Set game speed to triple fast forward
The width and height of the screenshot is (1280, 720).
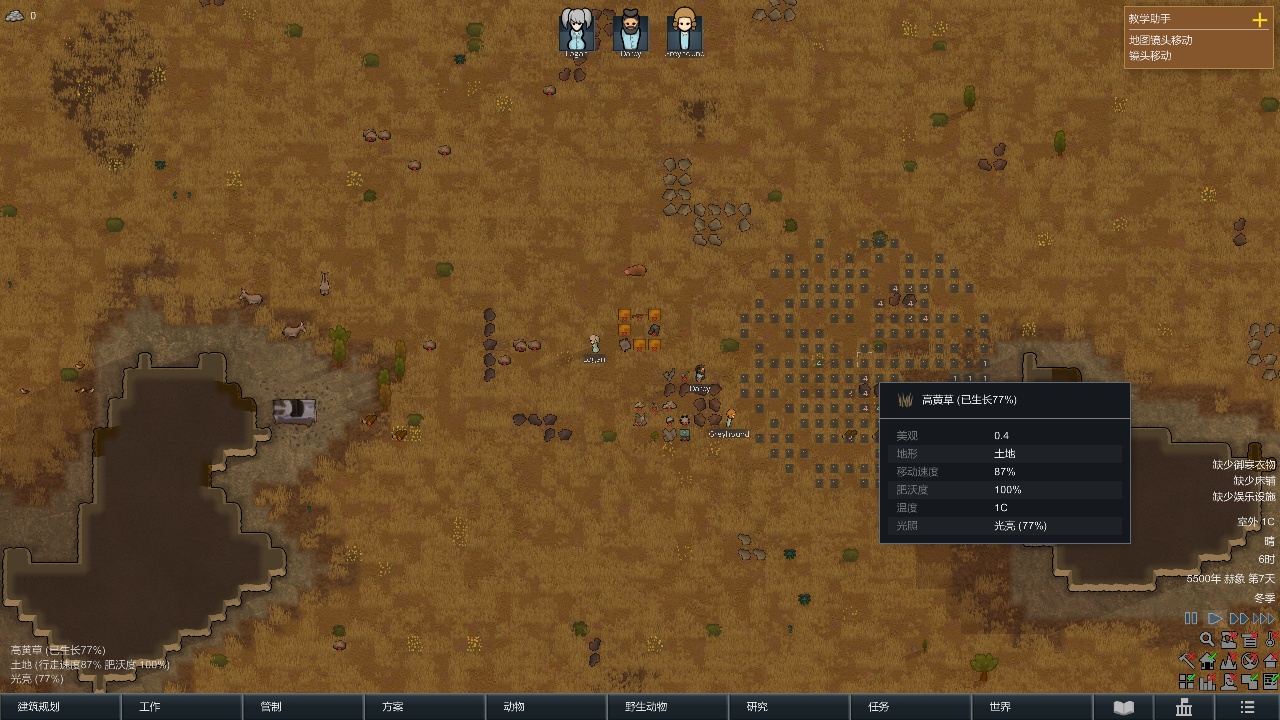click(1265, 619)
